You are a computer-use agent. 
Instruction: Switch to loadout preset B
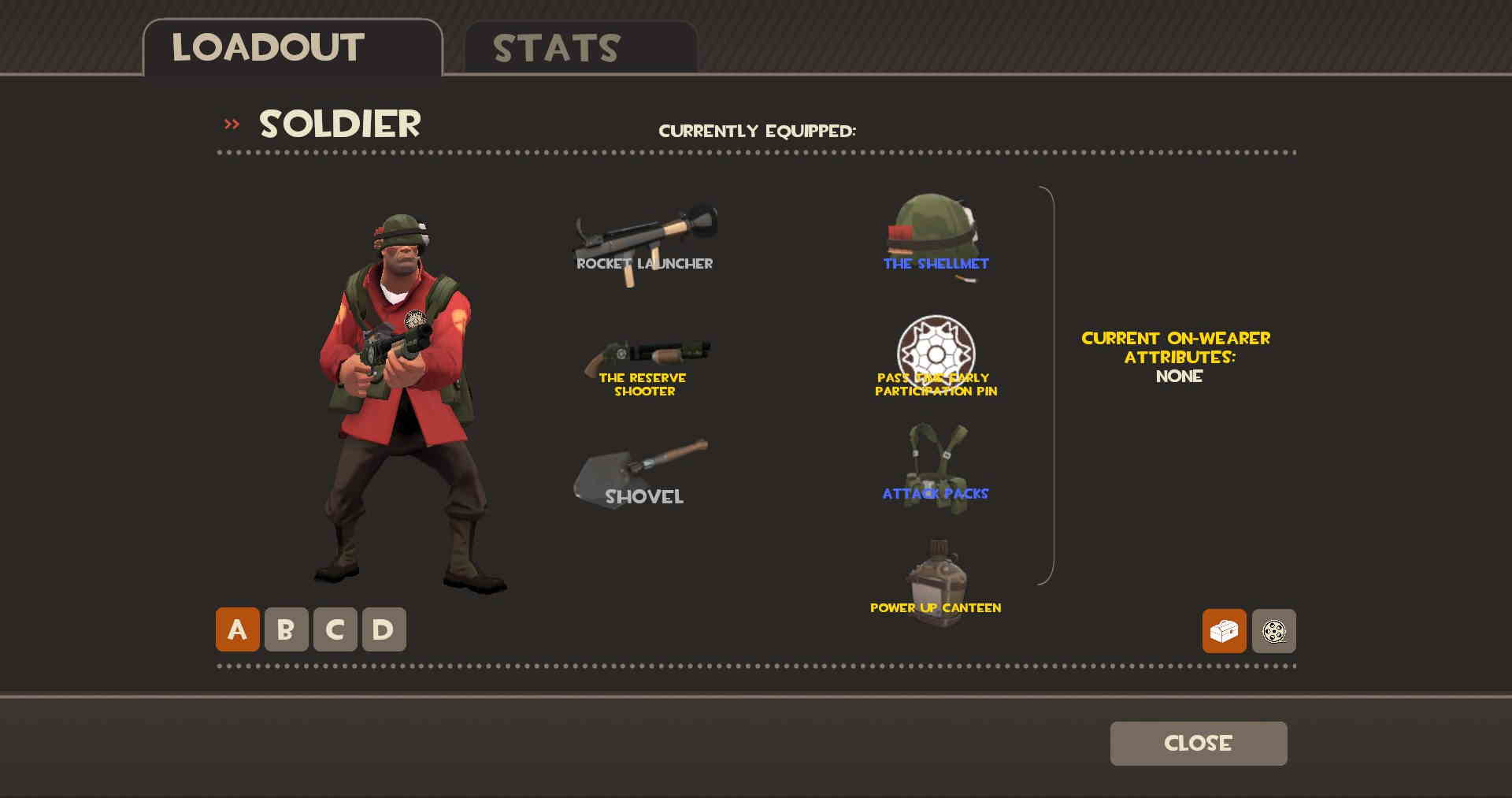tap(284, 630)
